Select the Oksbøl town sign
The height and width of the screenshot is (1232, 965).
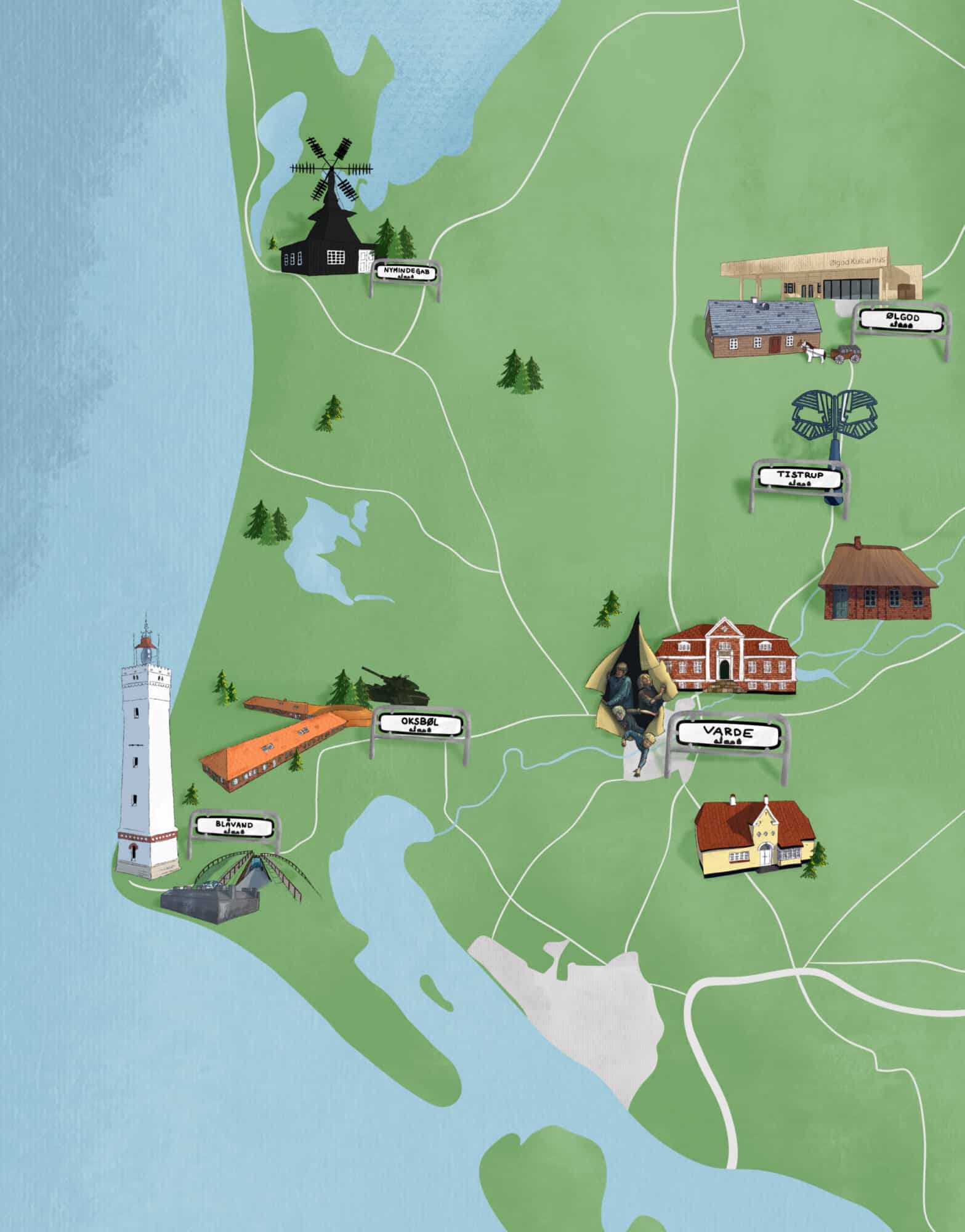[419, 724]
